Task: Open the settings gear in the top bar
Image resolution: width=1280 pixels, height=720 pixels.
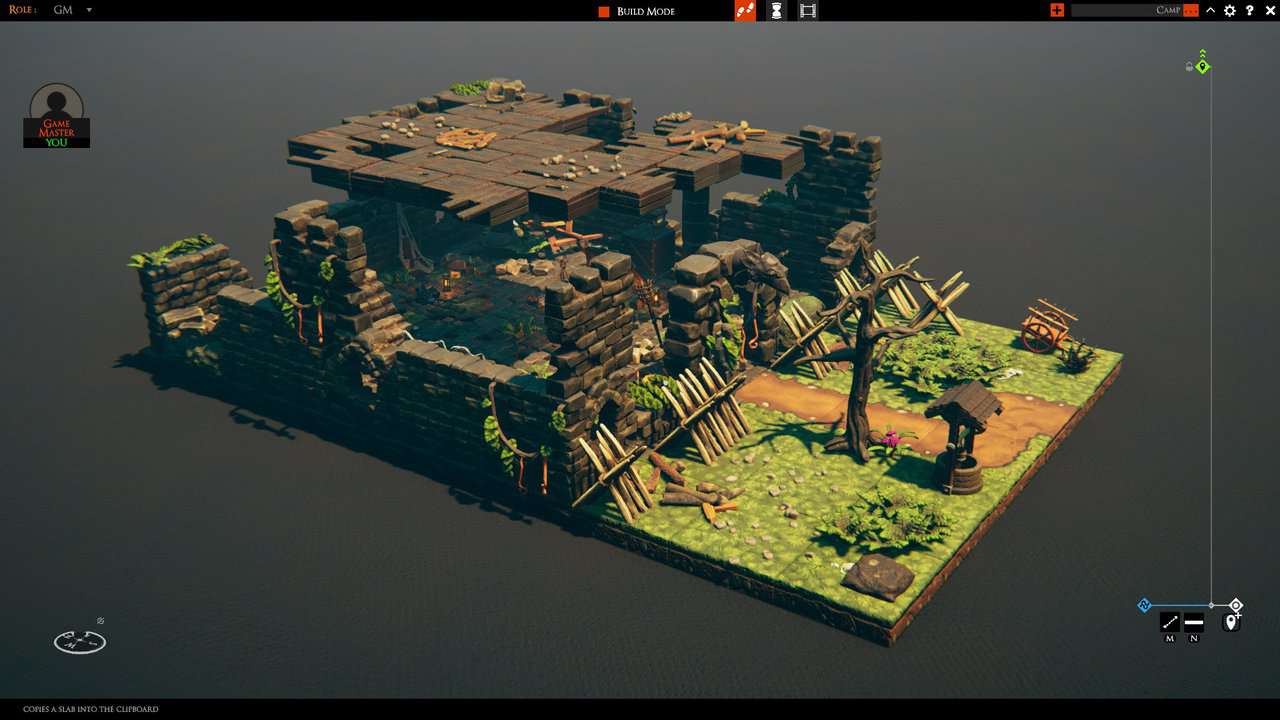Action: pyautogui.click(x=1229, y=10)
